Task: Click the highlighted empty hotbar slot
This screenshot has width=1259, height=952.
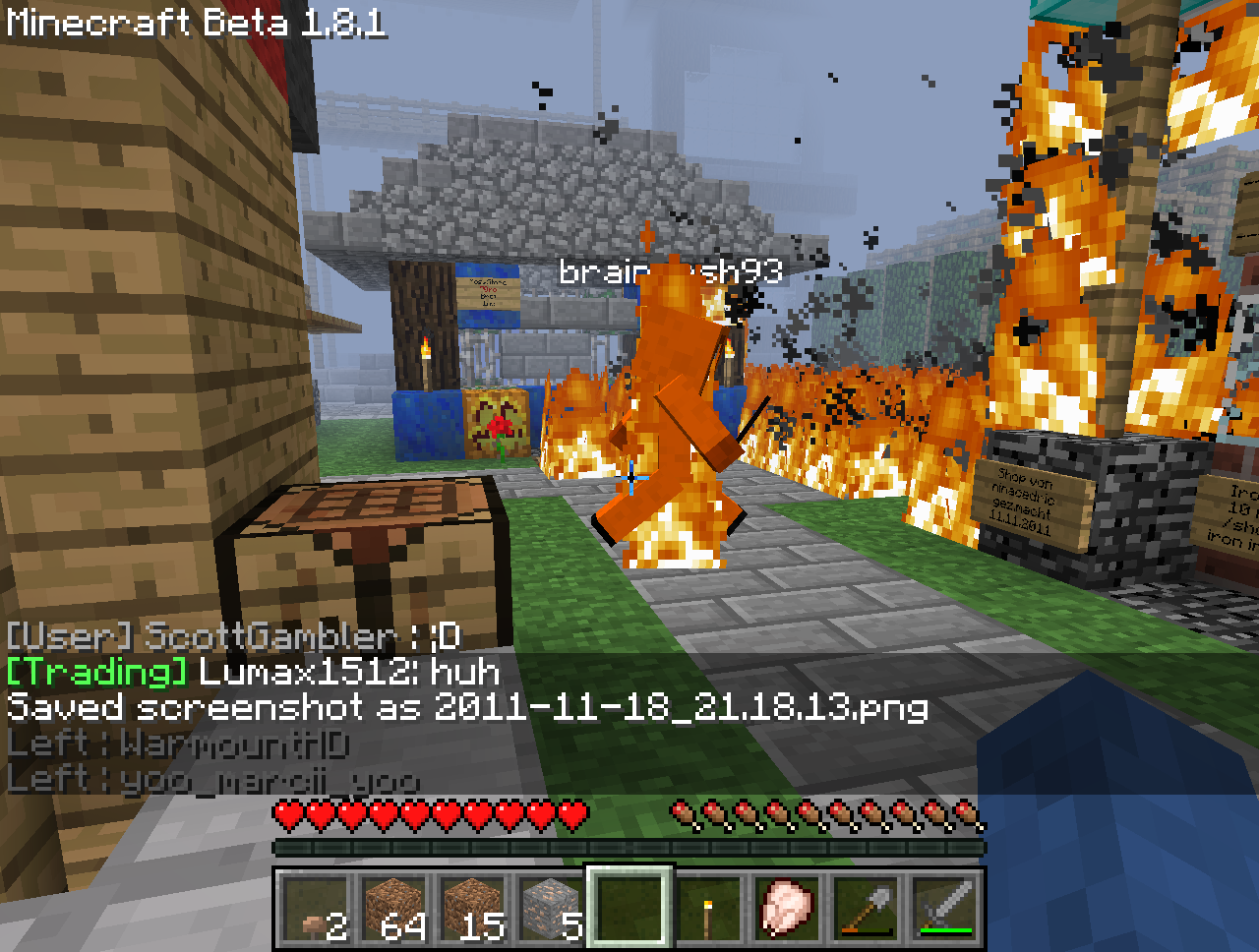Action: pos(629,909)
